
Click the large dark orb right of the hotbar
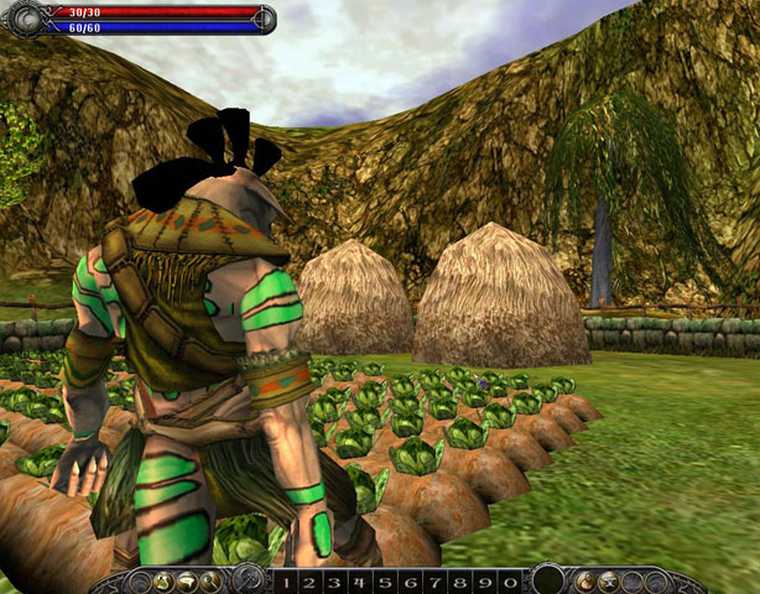[x=547, y=579]
